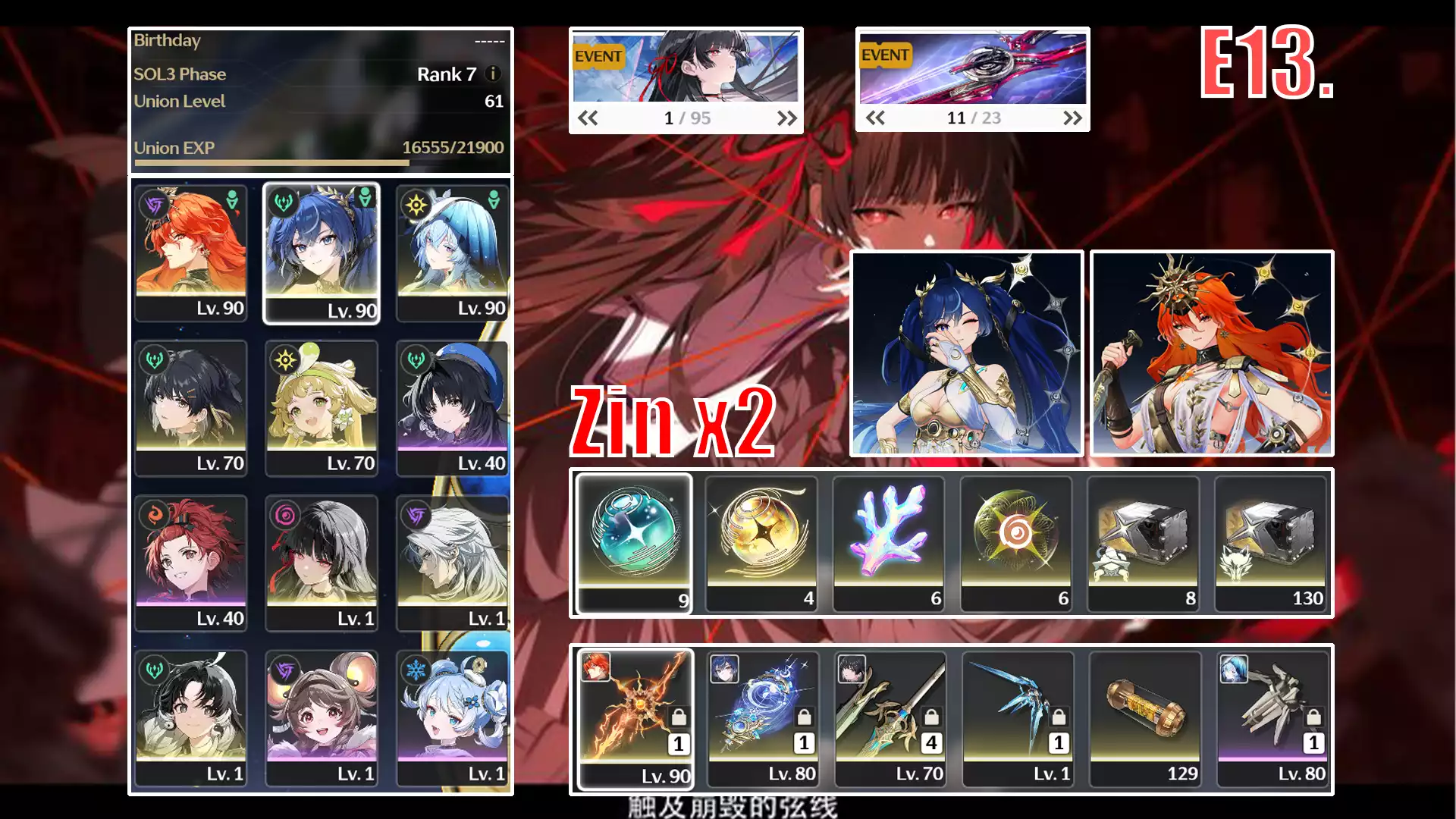1456x819 pixels.
Task: Click the 11 / 23 page indicator
Action: pyautogui.click(x=973, y=118)
